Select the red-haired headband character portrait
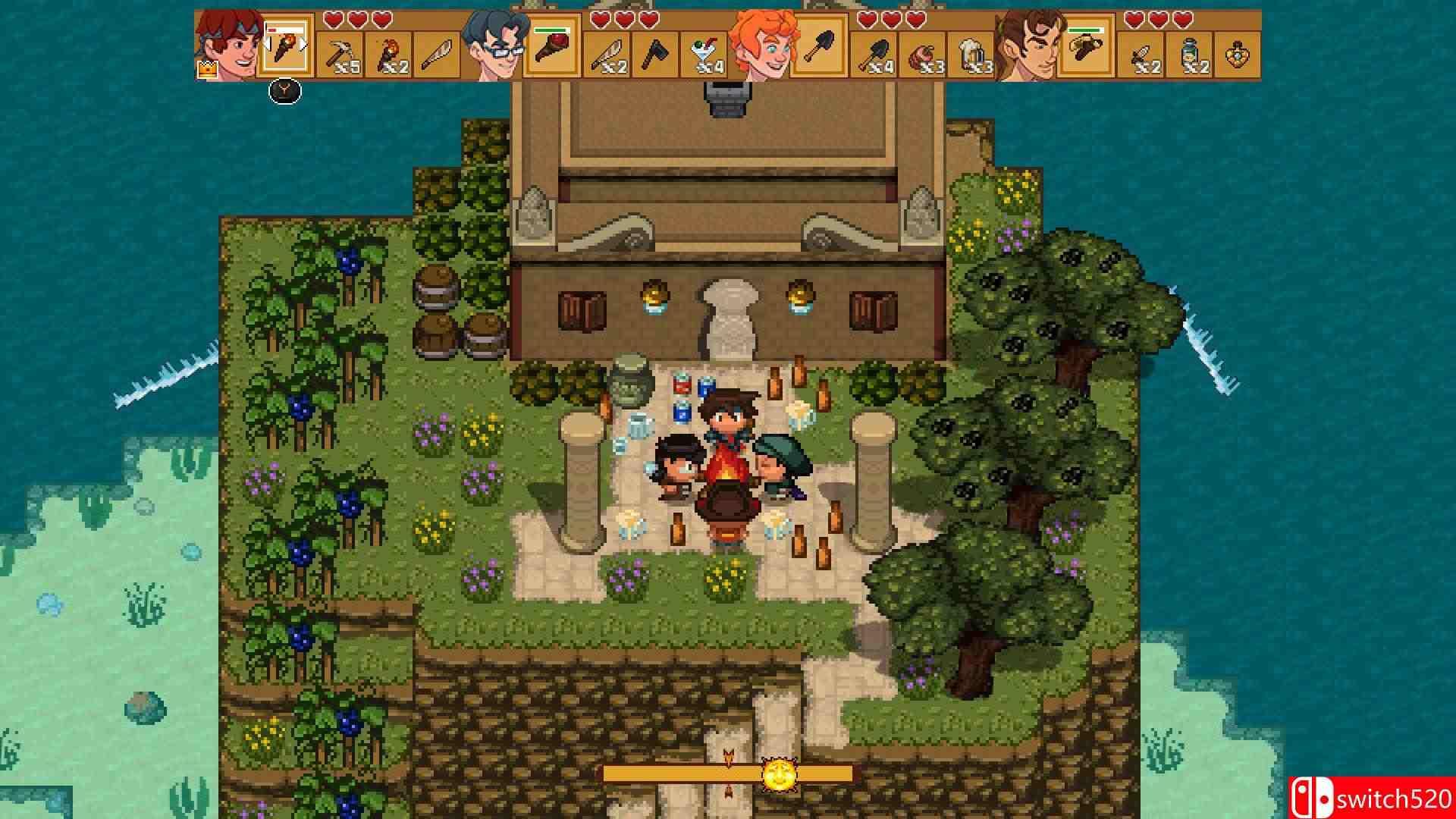This screenshot has height=819, width=1456. coord(229,47)
